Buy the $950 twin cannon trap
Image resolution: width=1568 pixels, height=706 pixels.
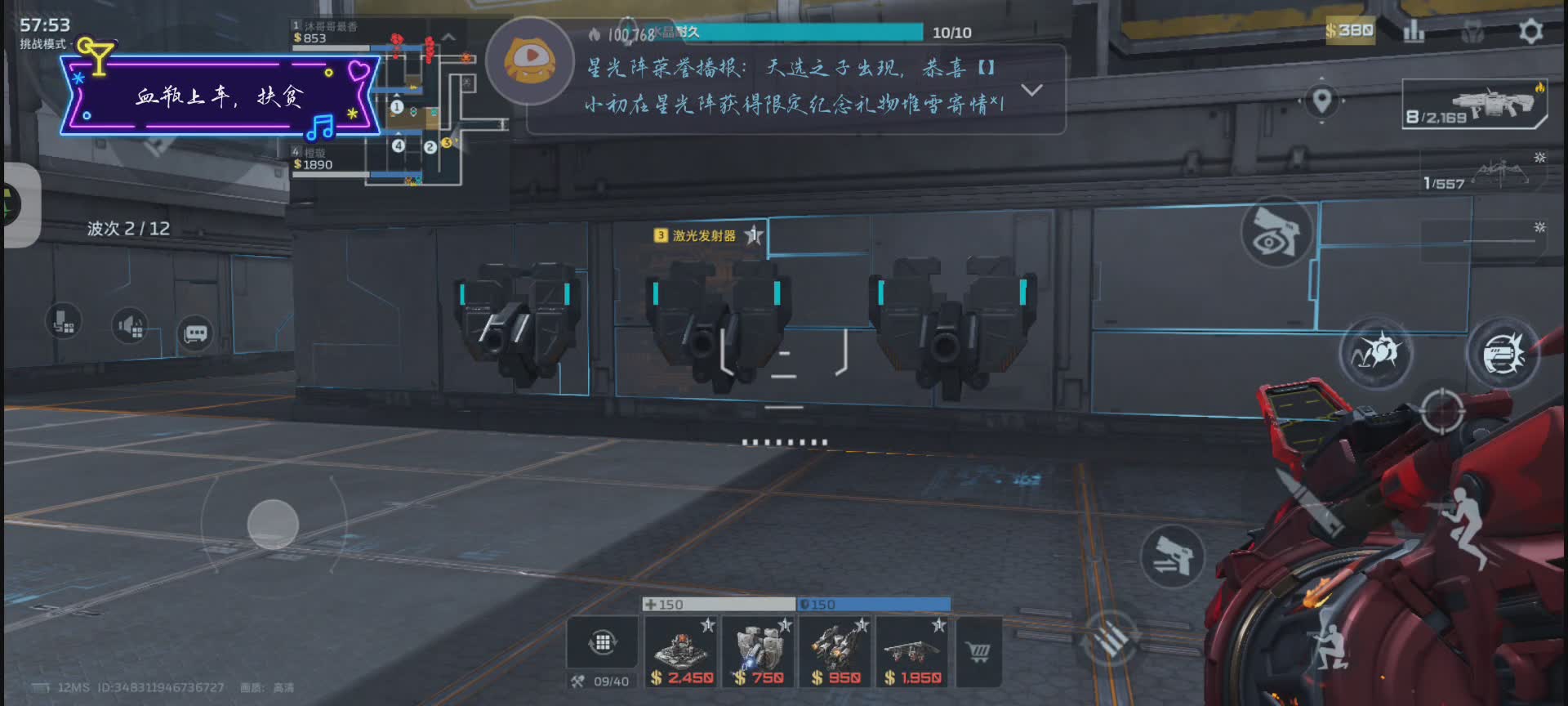coord(835,653)
